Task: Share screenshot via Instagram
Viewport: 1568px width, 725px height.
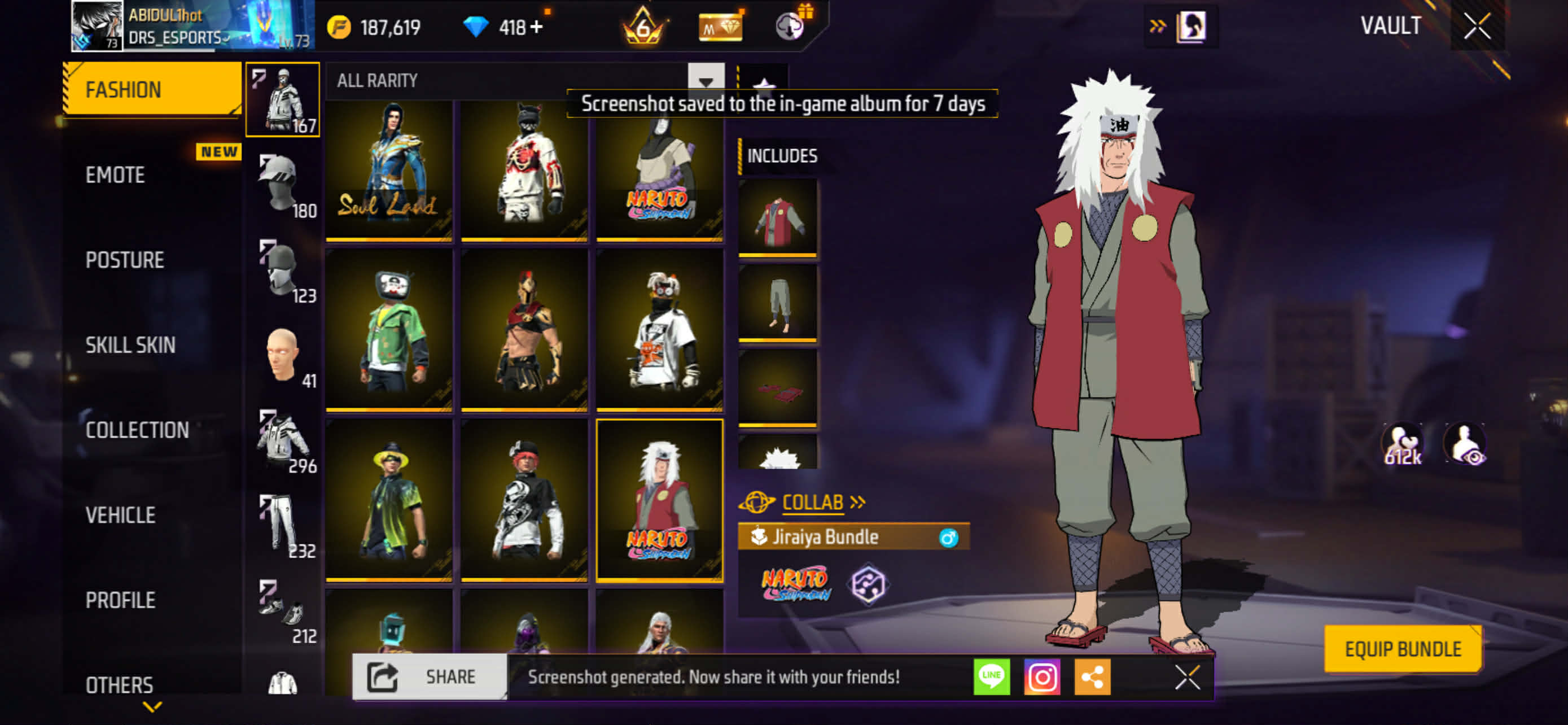Action: point(1042,677)
